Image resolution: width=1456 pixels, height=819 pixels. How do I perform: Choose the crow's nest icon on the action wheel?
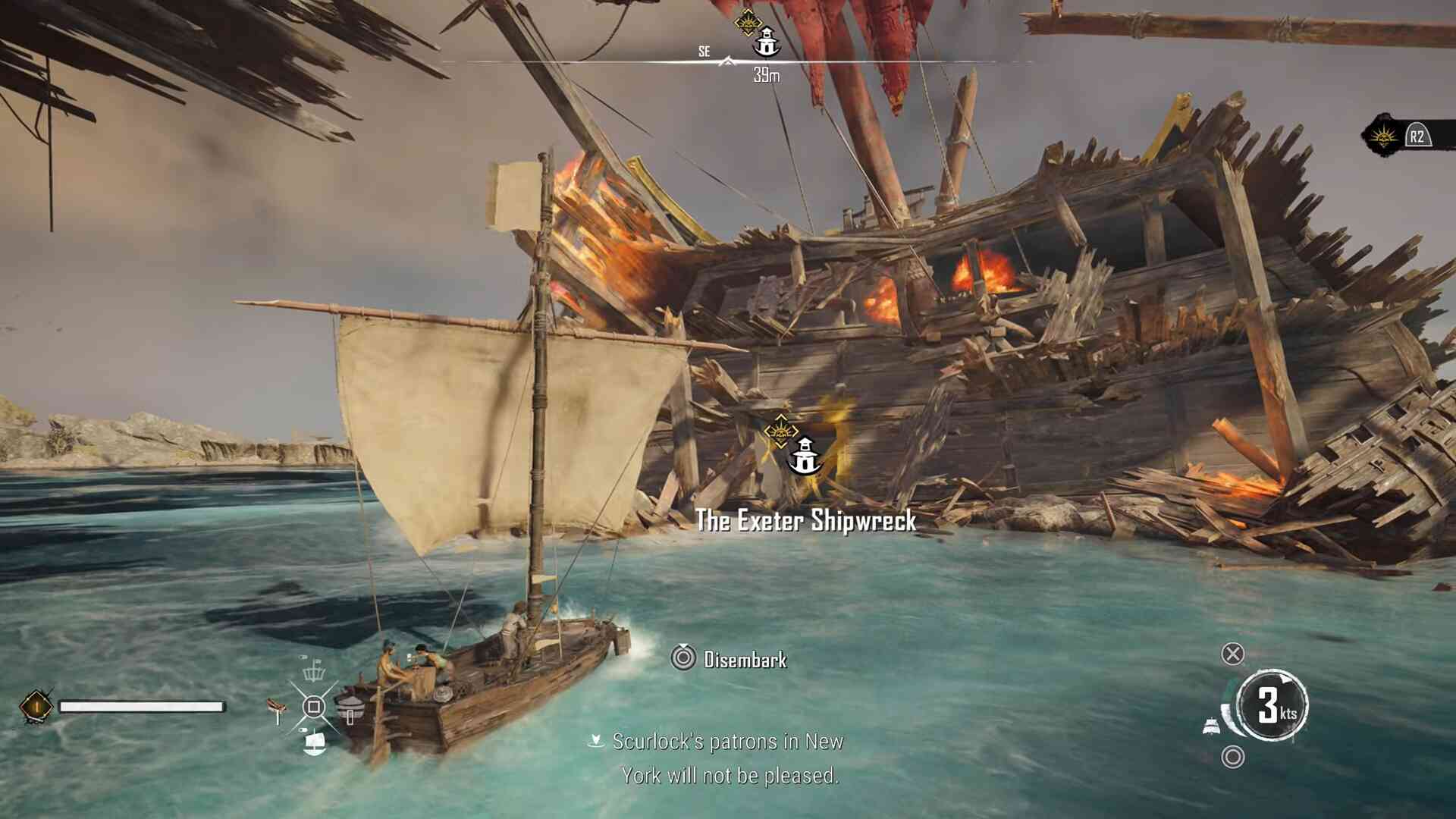313,670
